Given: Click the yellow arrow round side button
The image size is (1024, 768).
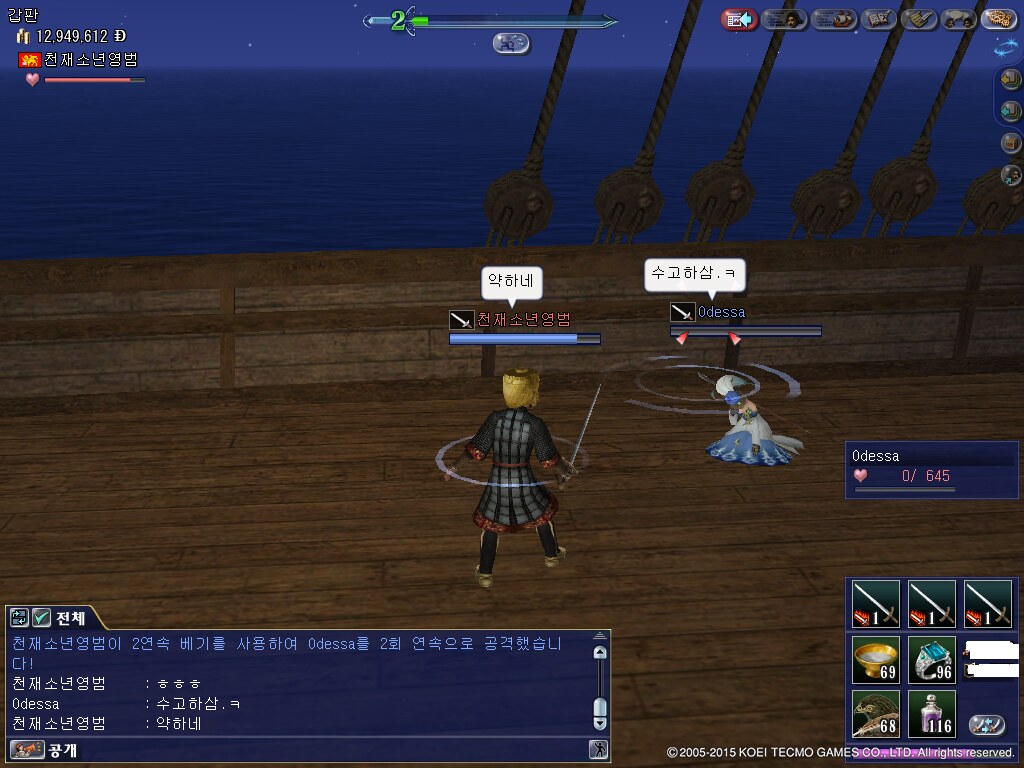Looking at the screenshot, I should pyautogui.click(x=1011, y=81).
